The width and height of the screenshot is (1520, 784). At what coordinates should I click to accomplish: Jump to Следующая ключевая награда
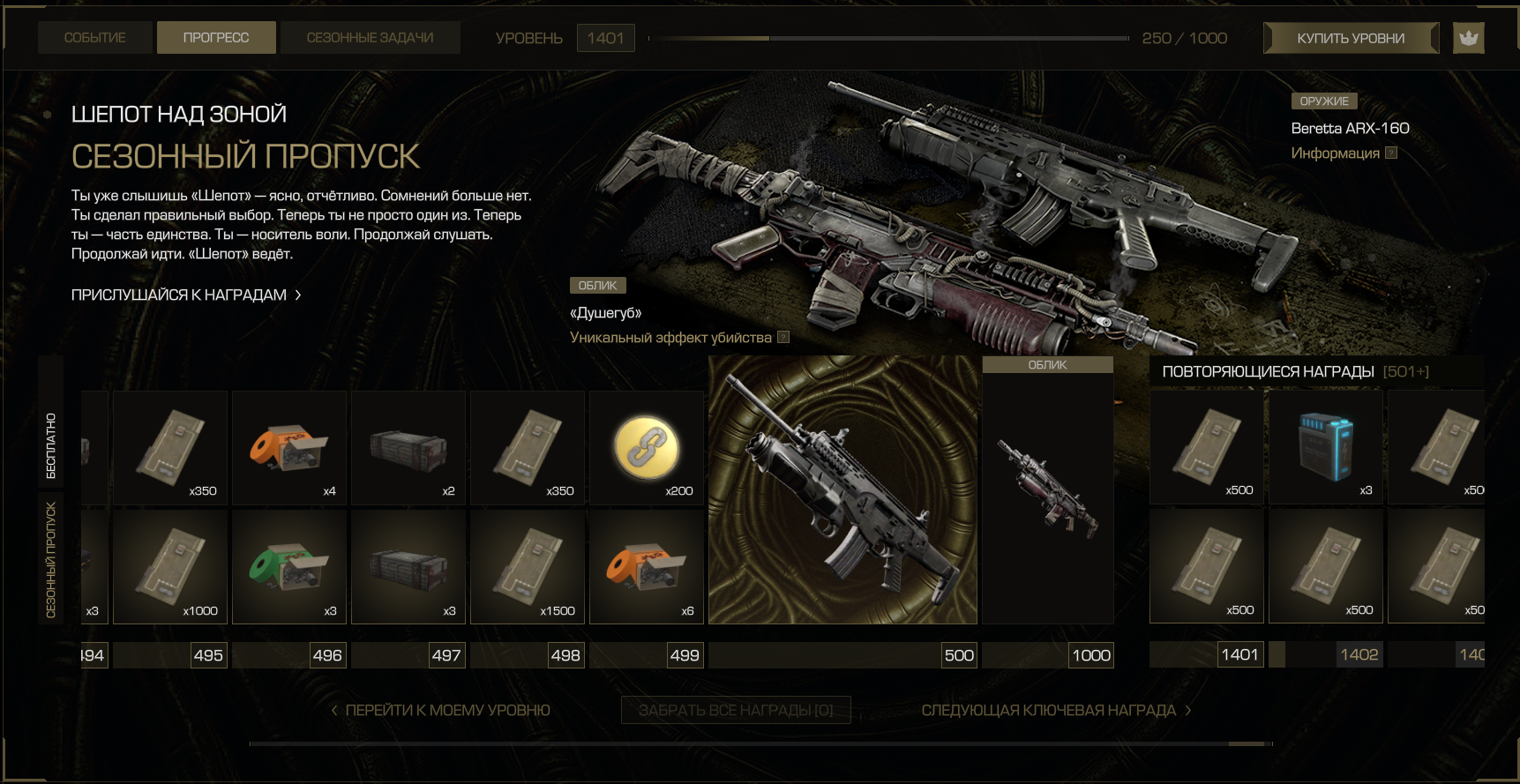[1056, 710]
